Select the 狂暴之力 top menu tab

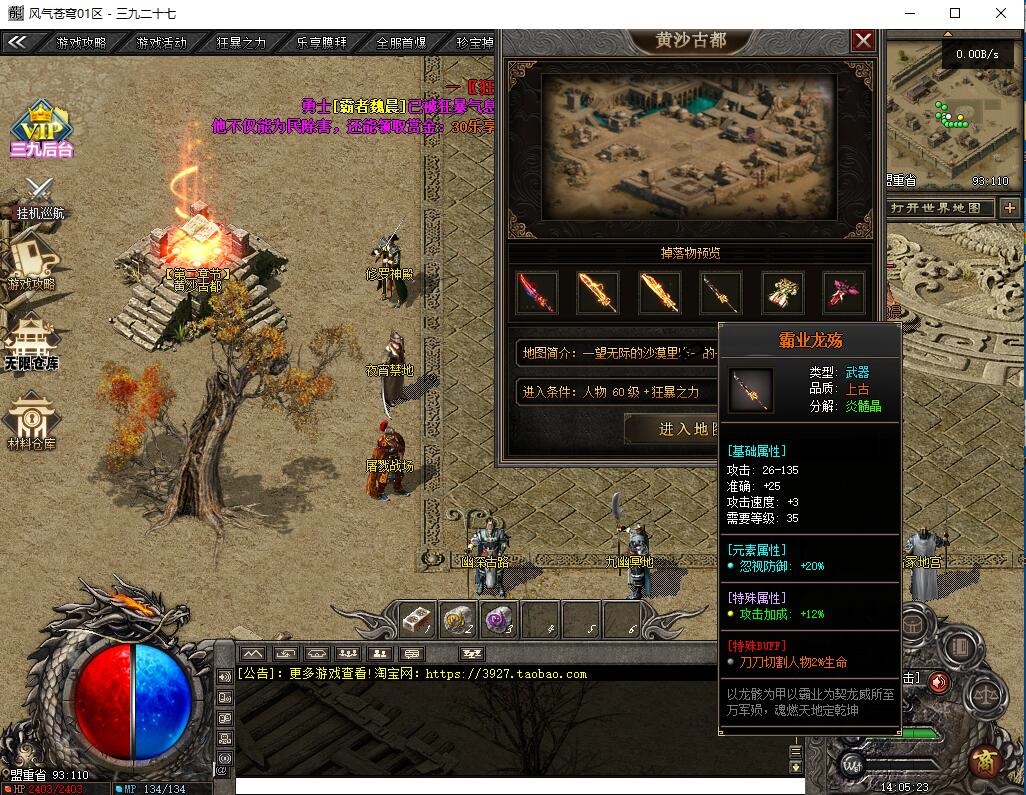coord(241,43)
